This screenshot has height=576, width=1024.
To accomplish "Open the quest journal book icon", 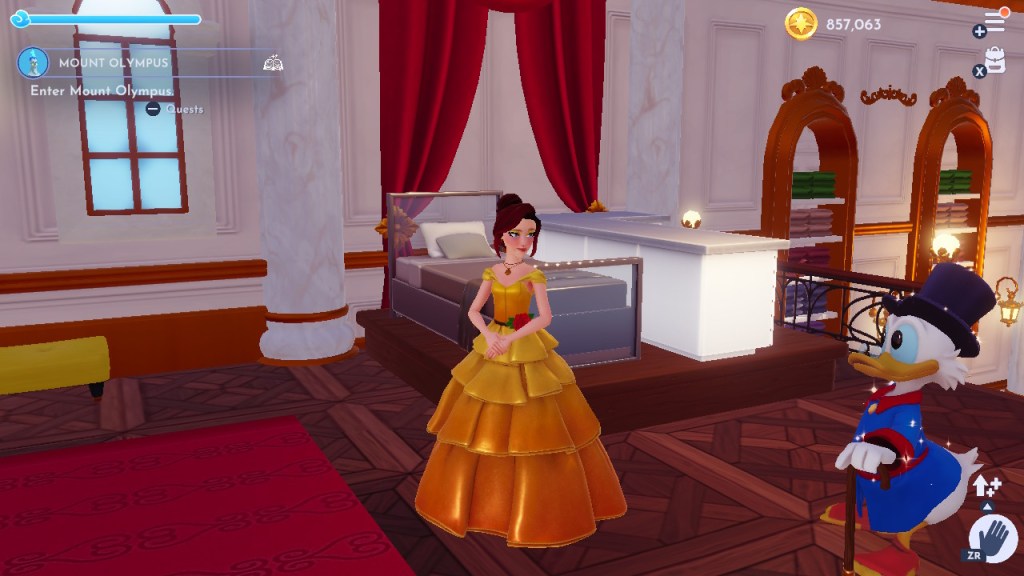I will tap(272, 63).
